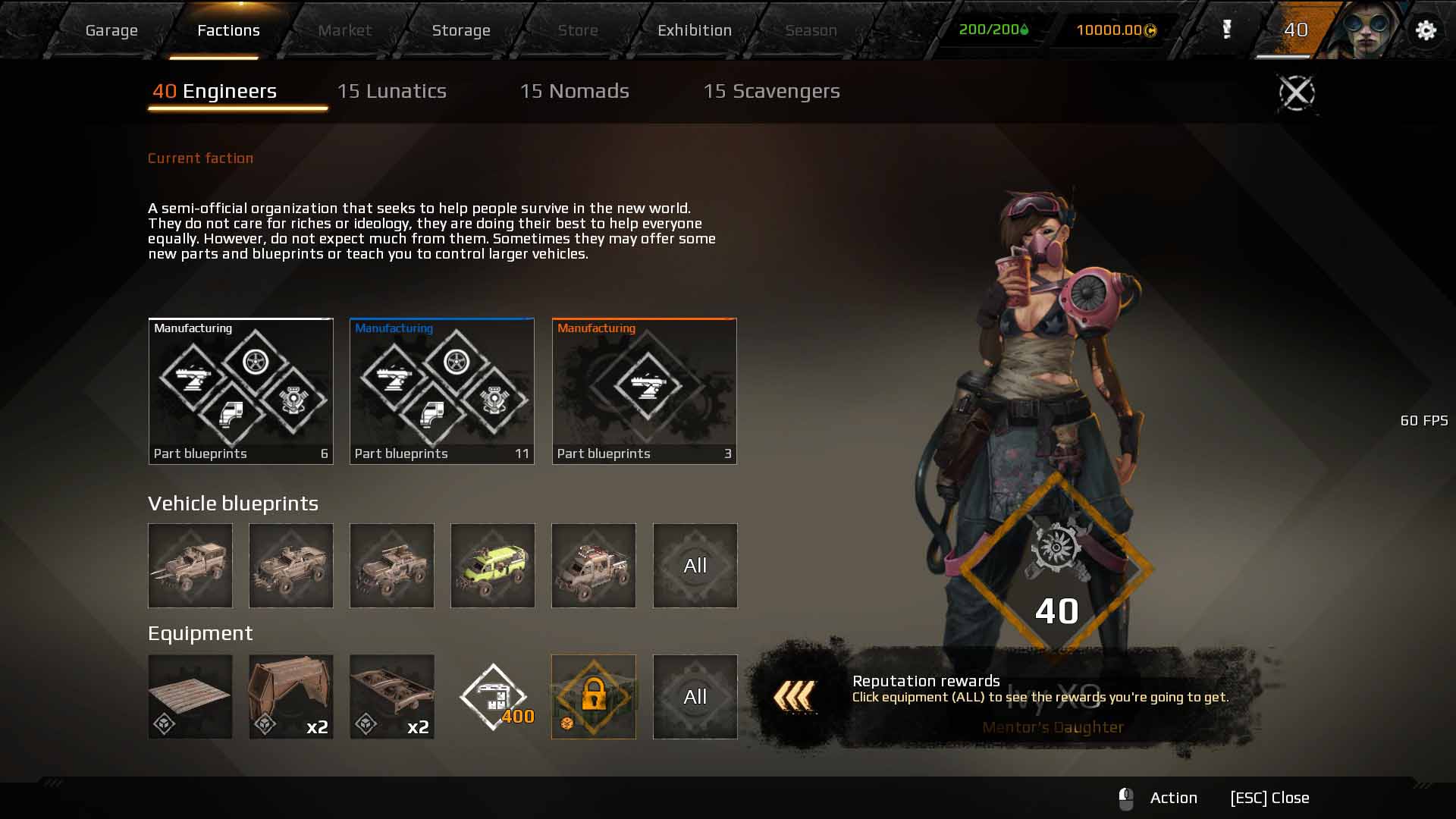Open blue Manufacturing part blueprints card
The image size is (1456, 819).
[x=441, y=391]
